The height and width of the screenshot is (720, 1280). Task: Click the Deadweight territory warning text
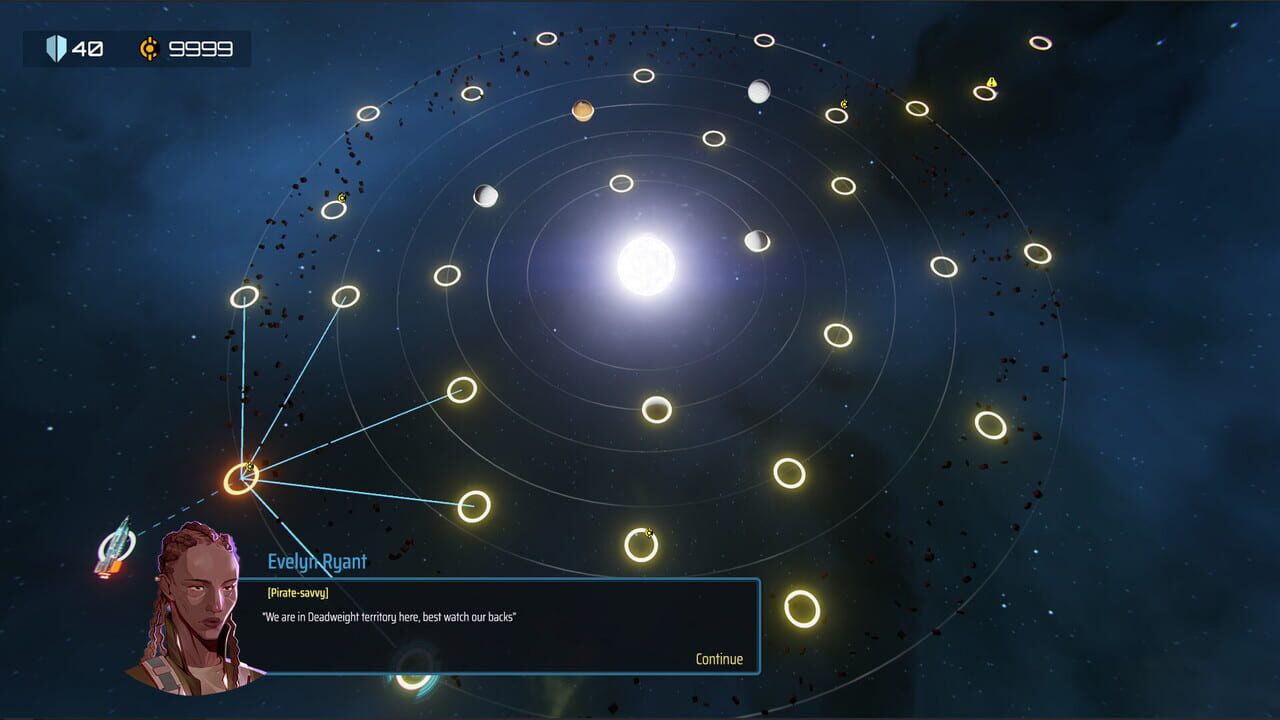pos(390,618)
